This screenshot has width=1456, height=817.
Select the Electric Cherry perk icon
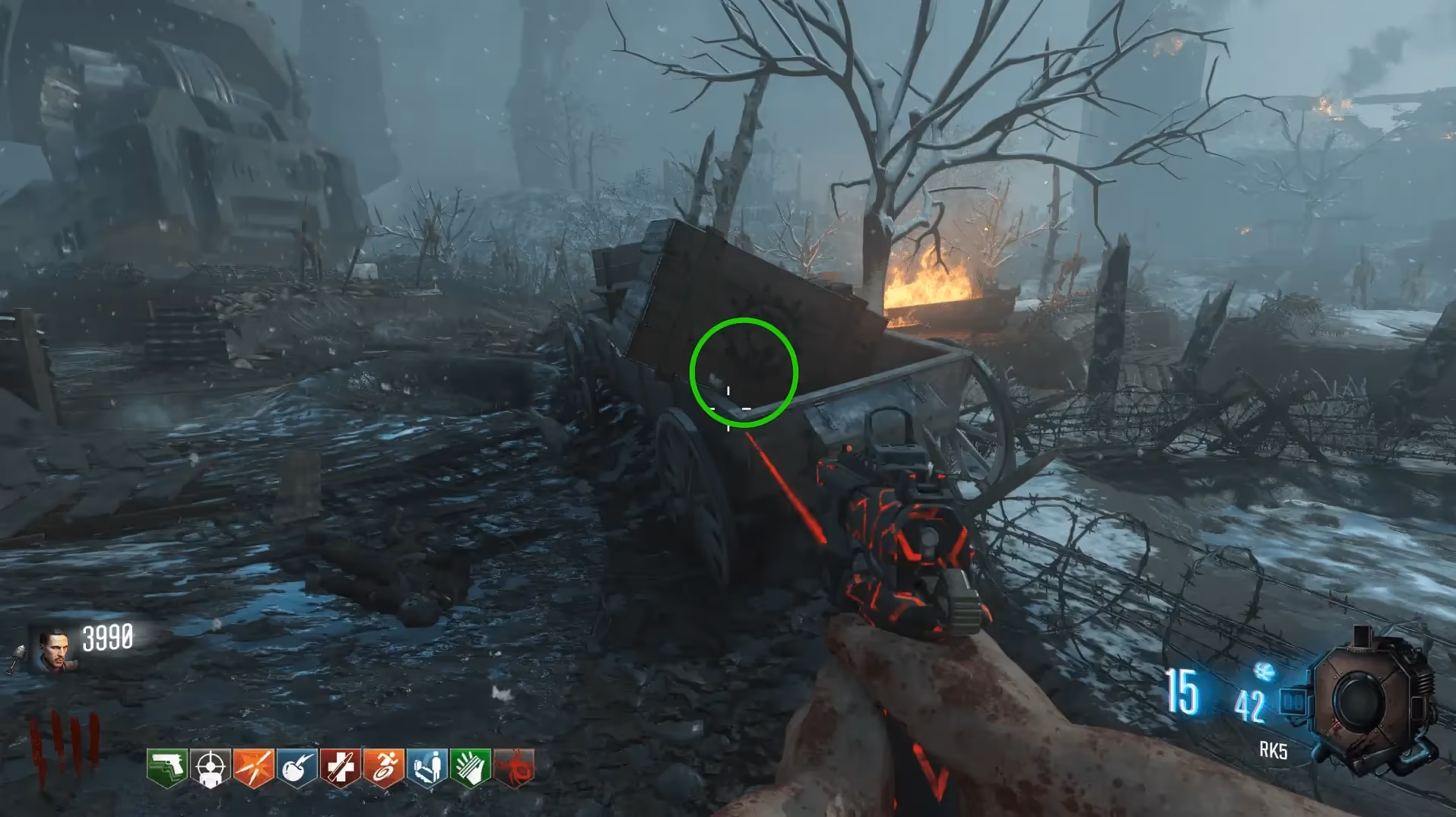click(297, 768)
